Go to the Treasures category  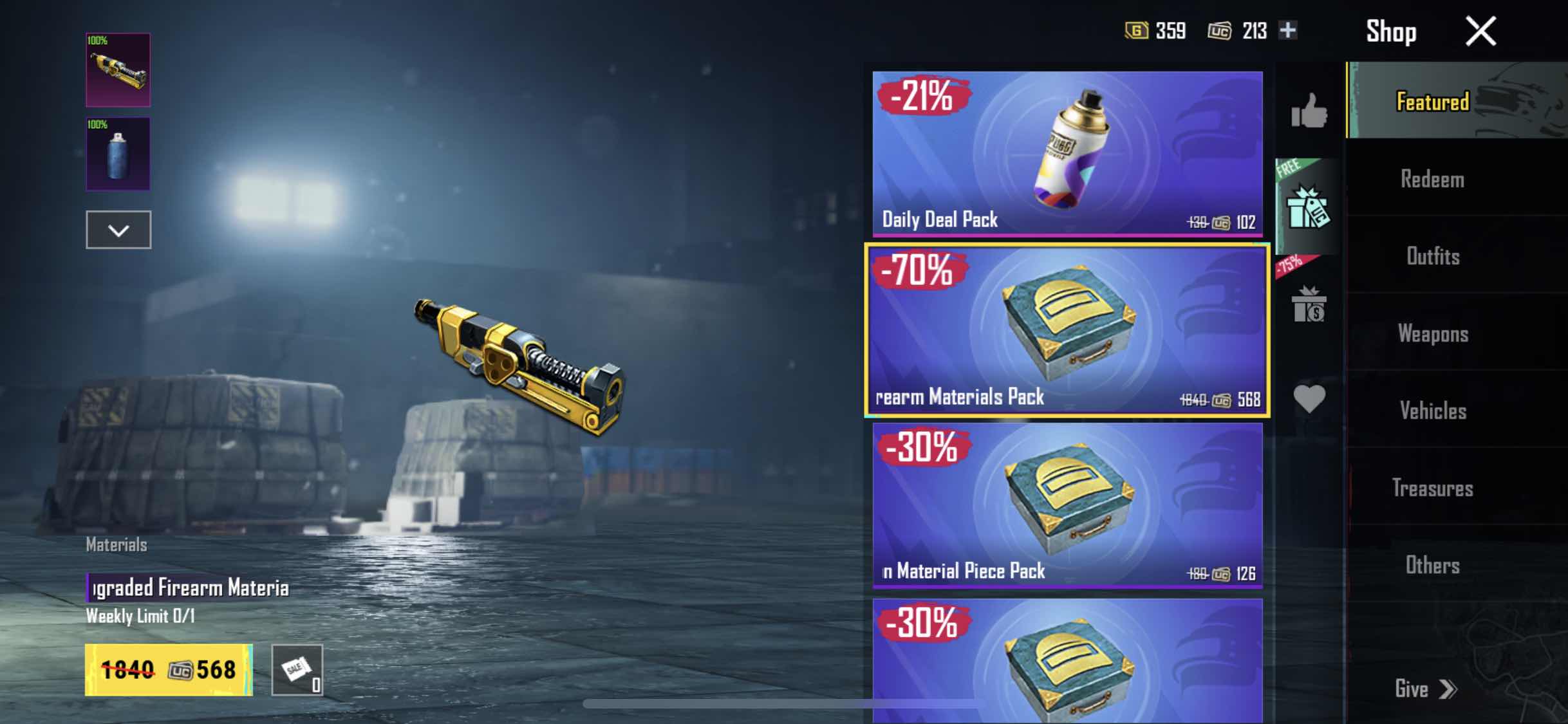point(1433,488)
